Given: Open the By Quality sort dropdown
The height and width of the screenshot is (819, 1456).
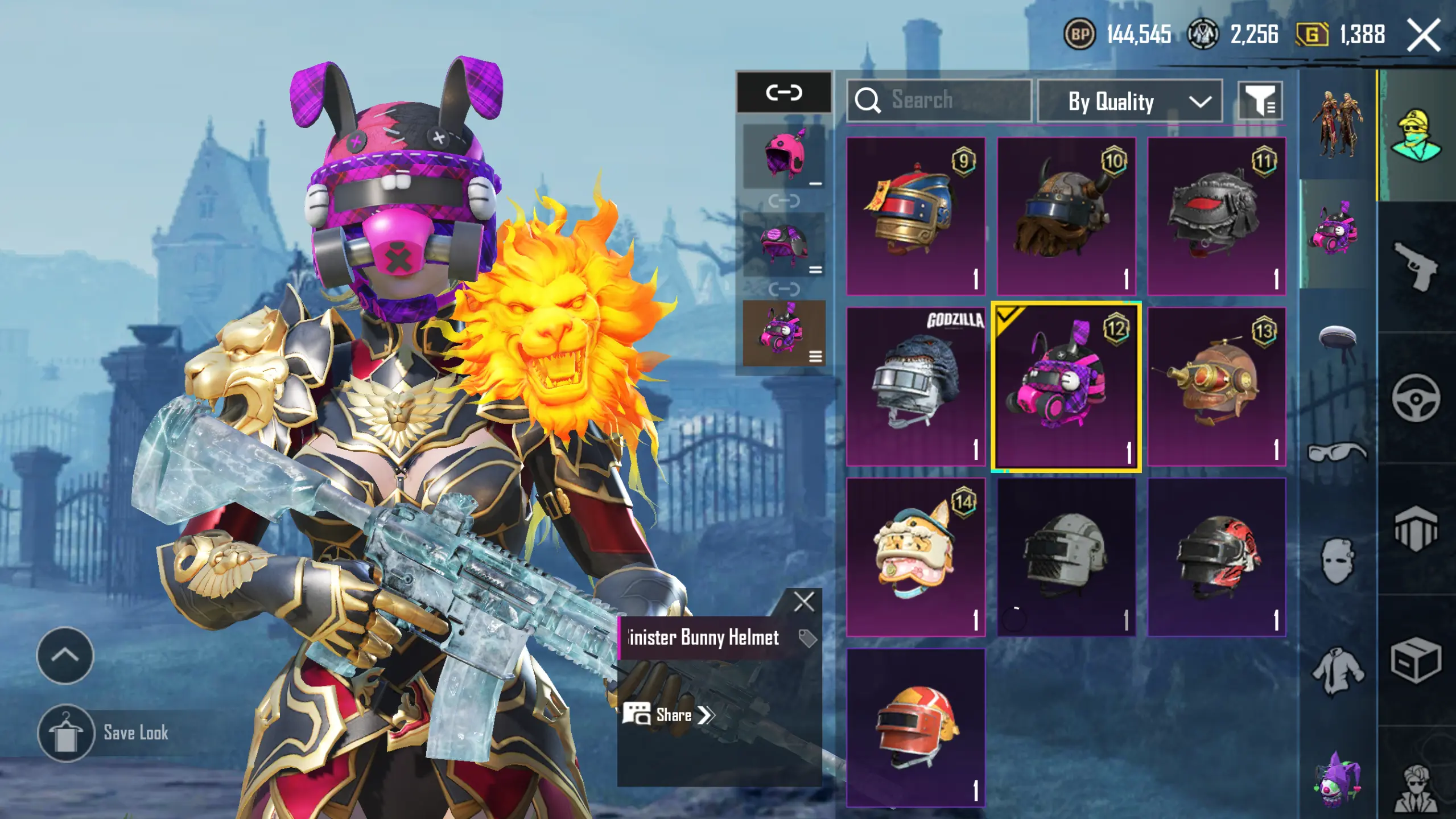Looking at the screenshot, I should tap(1129, 101).
